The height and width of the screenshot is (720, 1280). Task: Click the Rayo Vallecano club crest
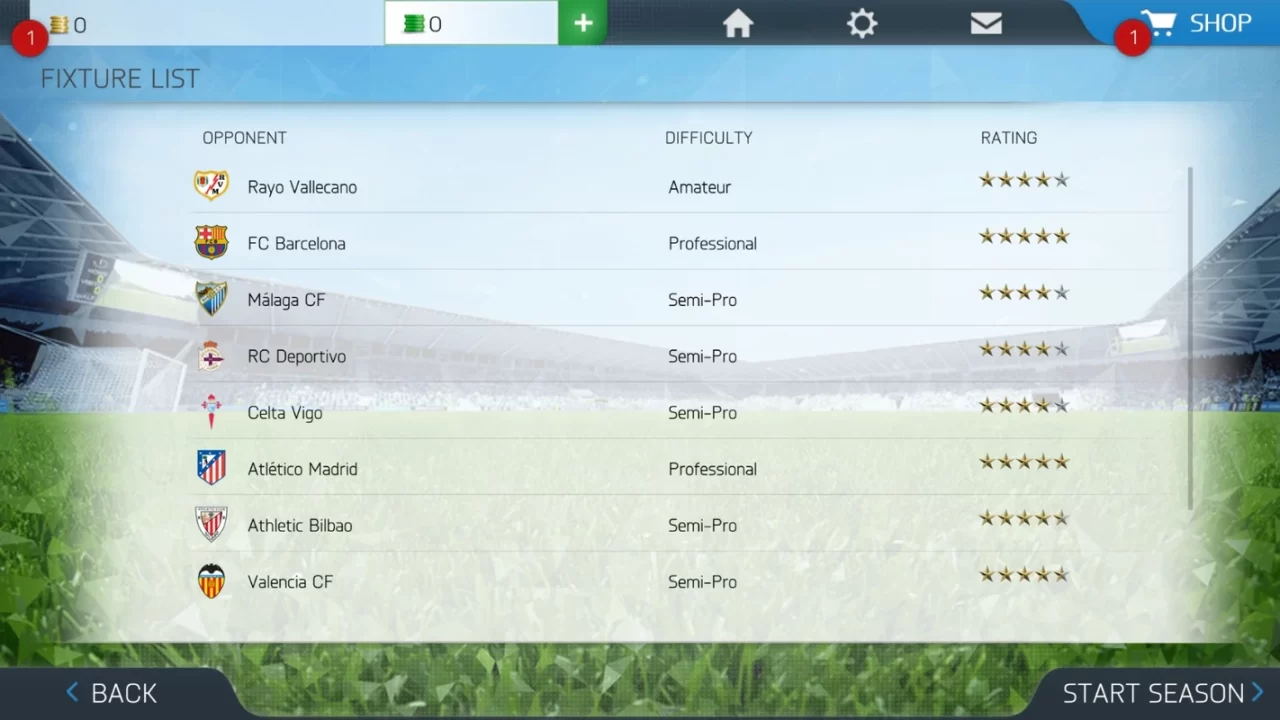211,186
